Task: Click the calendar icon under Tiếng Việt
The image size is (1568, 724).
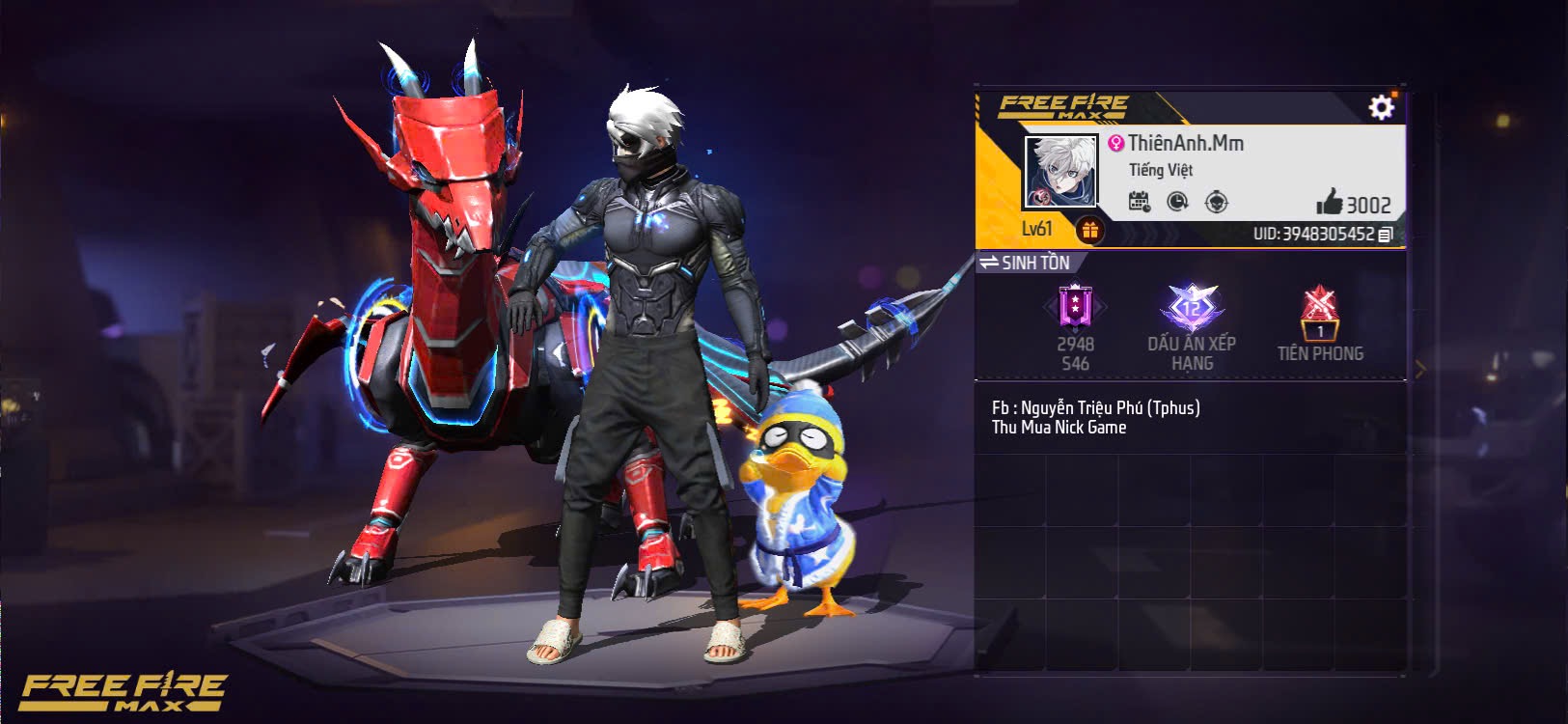Action: [x=1140, y=202]
